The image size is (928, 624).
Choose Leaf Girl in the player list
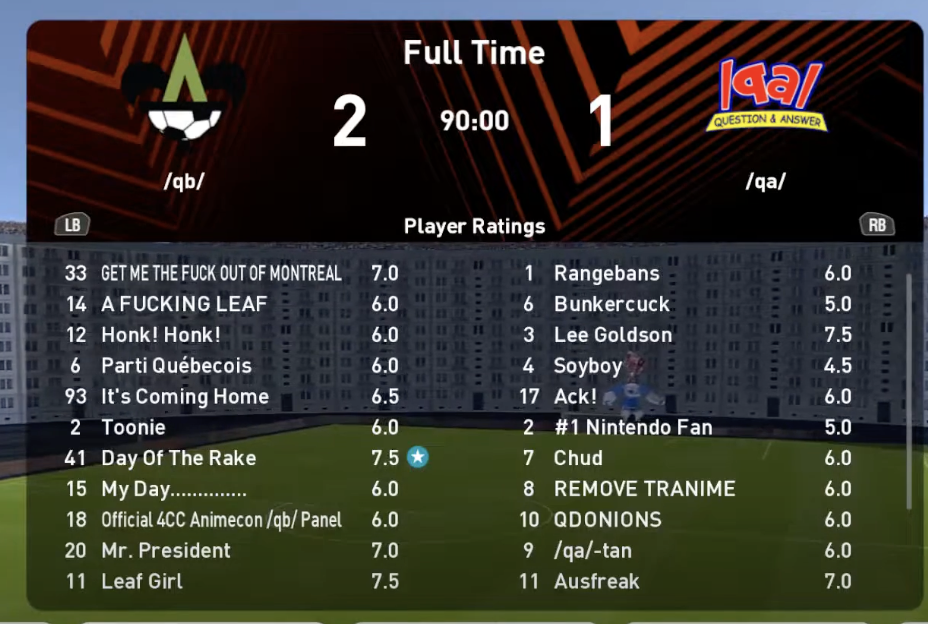click(142, 581)
